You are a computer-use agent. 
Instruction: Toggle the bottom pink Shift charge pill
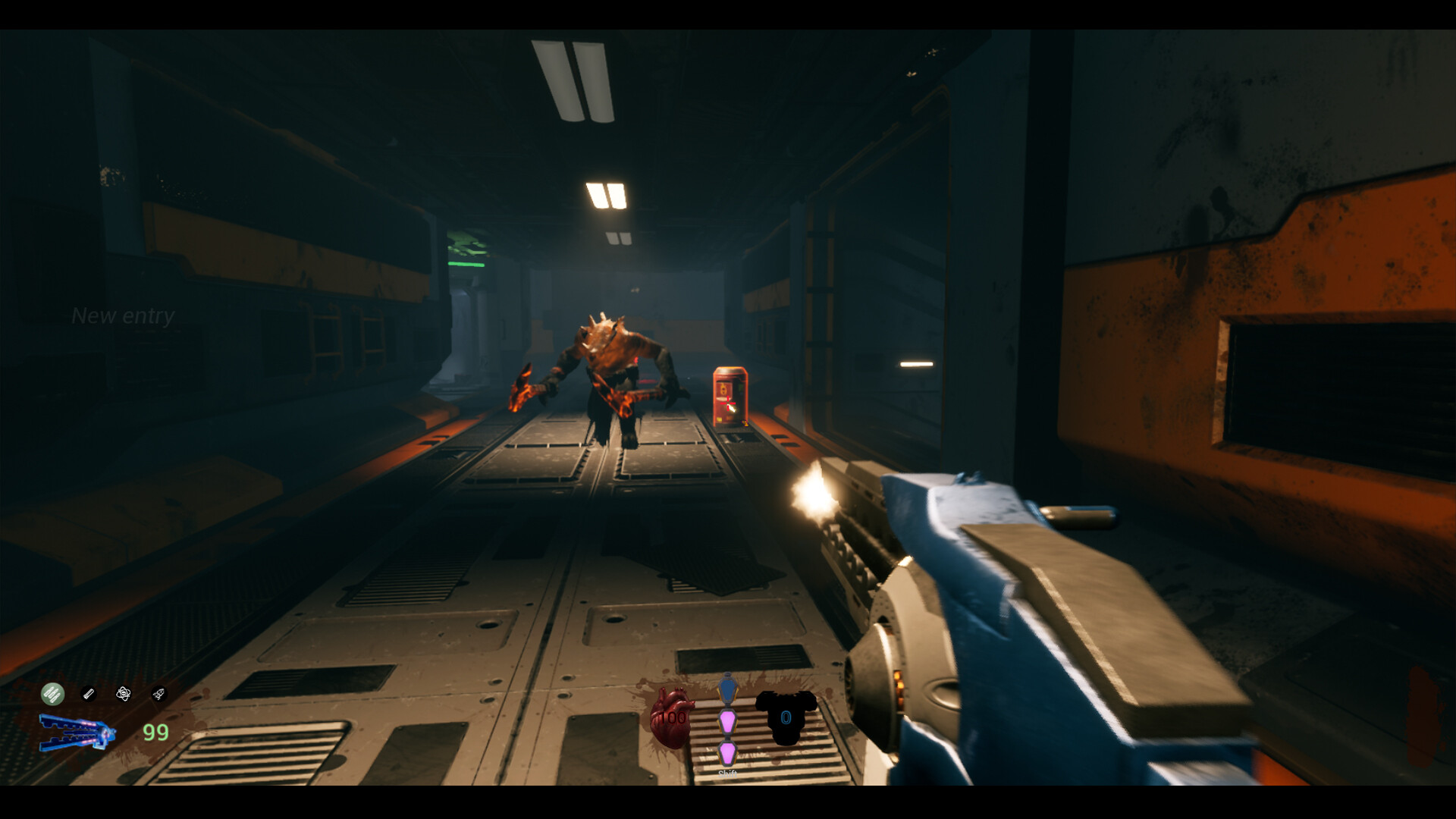click(728, 754)
